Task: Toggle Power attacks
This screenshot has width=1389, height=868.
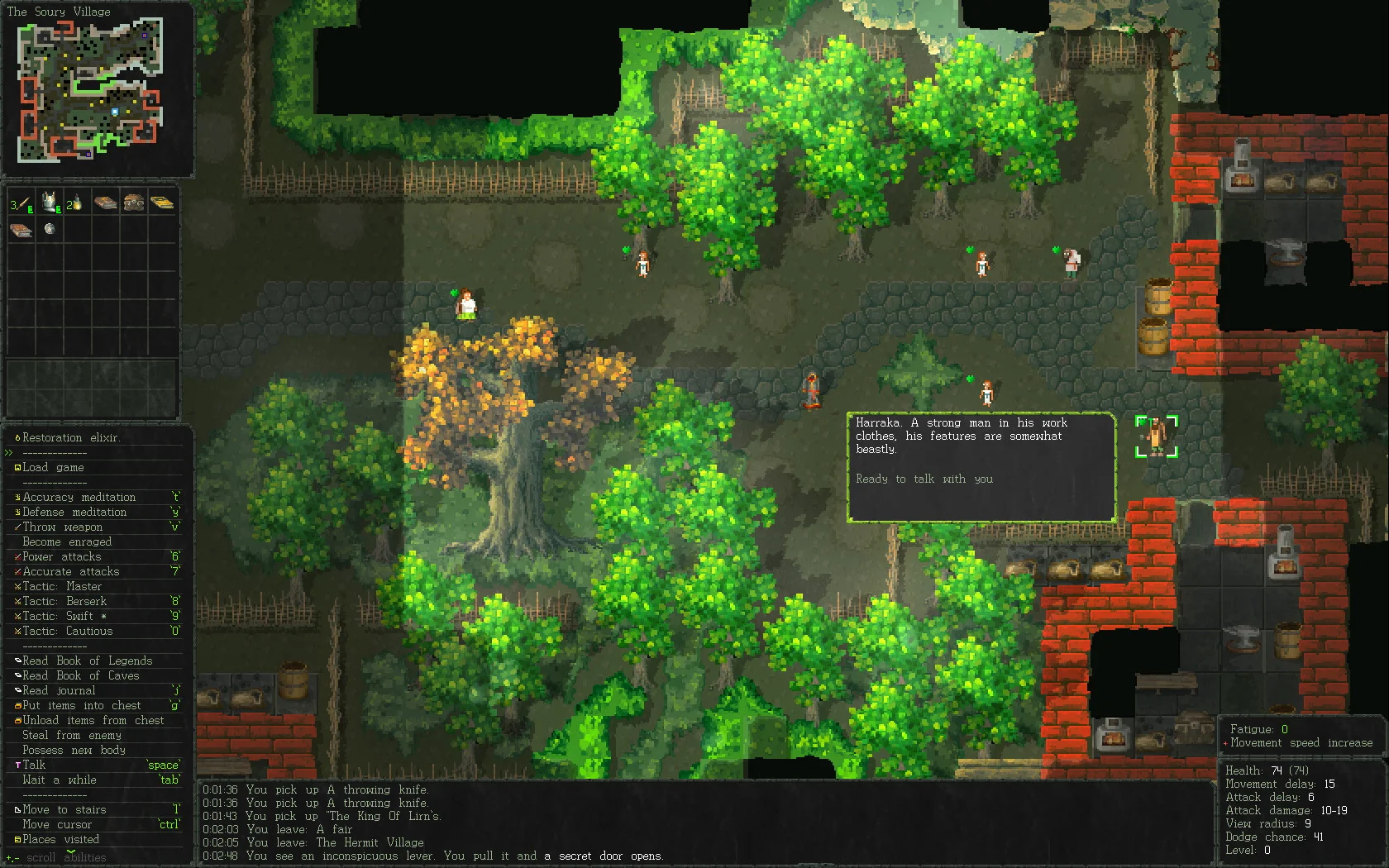Action: [x=62, y=557]
